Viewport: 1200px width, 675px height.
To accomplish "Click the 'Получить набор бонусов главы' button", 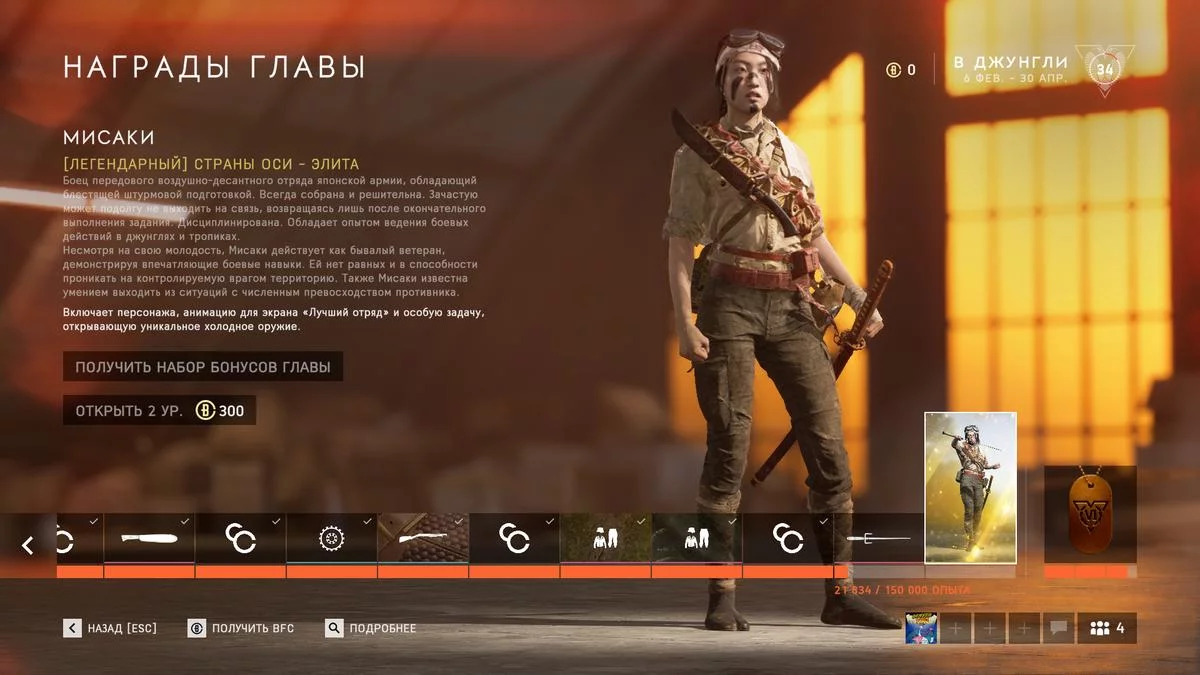I will (x=203, y=366).
